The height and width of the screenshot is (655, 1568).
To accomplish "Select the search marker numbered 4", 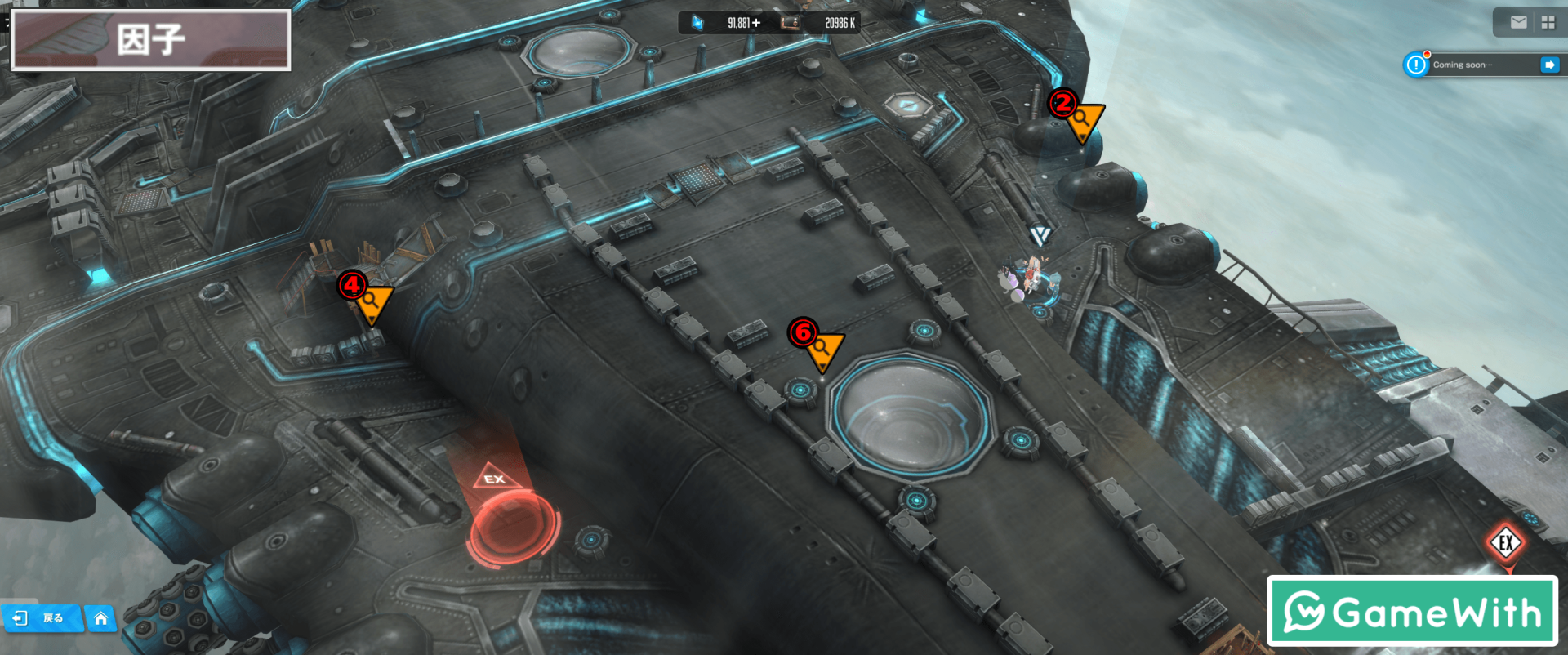I will tap(373, 301).
